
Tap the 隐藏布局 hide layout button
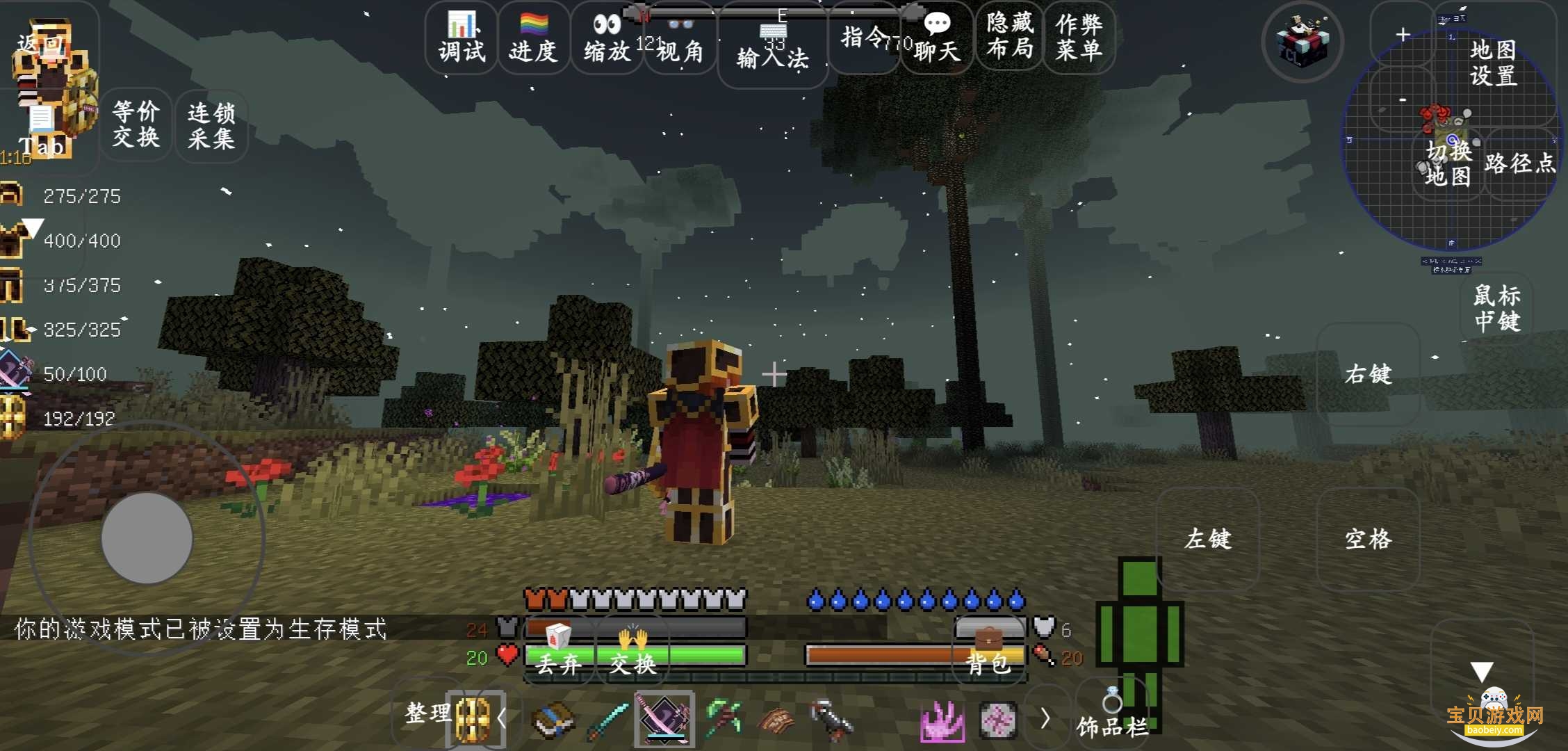pyautogui.click(x=1009, y=36)
